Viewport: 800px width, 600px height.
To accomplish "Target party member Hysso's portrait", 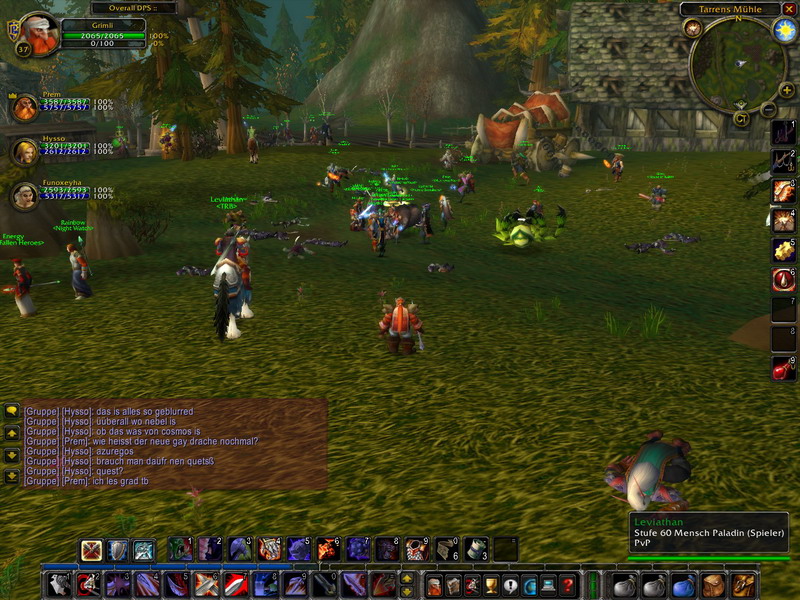I will 25,151.
